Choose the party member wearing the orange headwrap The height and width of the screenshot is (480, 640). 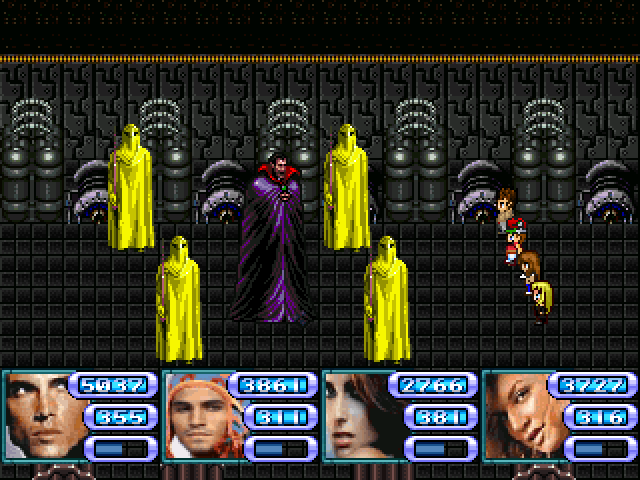click(197, 416)
